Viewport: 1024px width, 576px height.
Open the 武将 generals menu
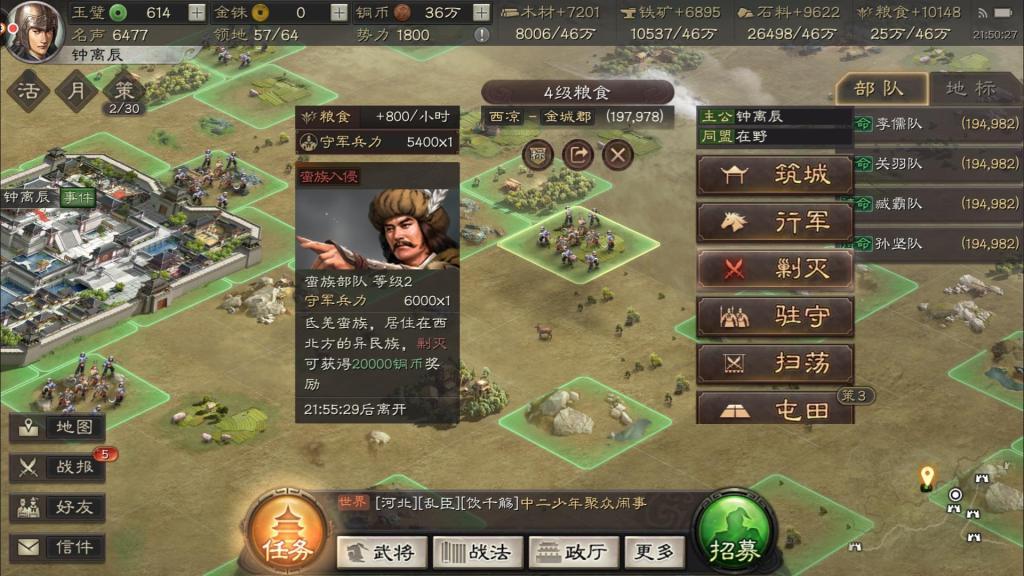383,551
